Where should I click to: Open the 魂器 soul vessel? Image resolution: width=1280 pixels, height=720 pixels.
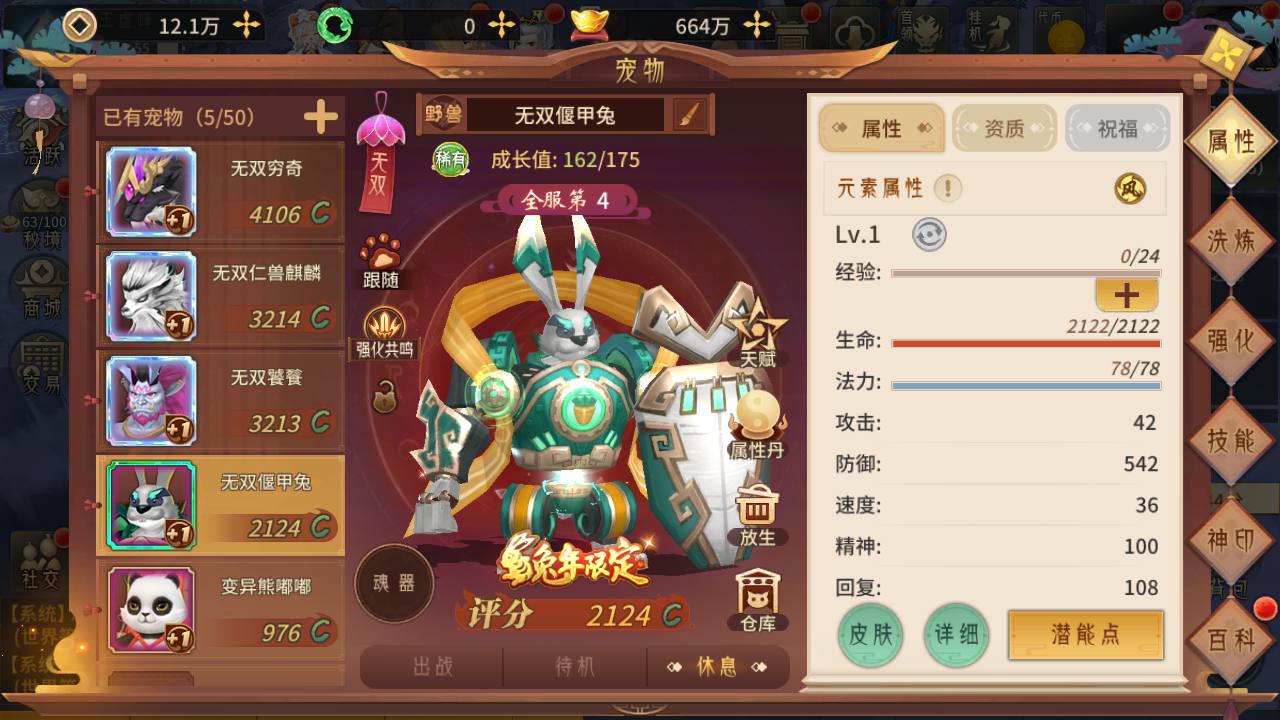(394, 583)
